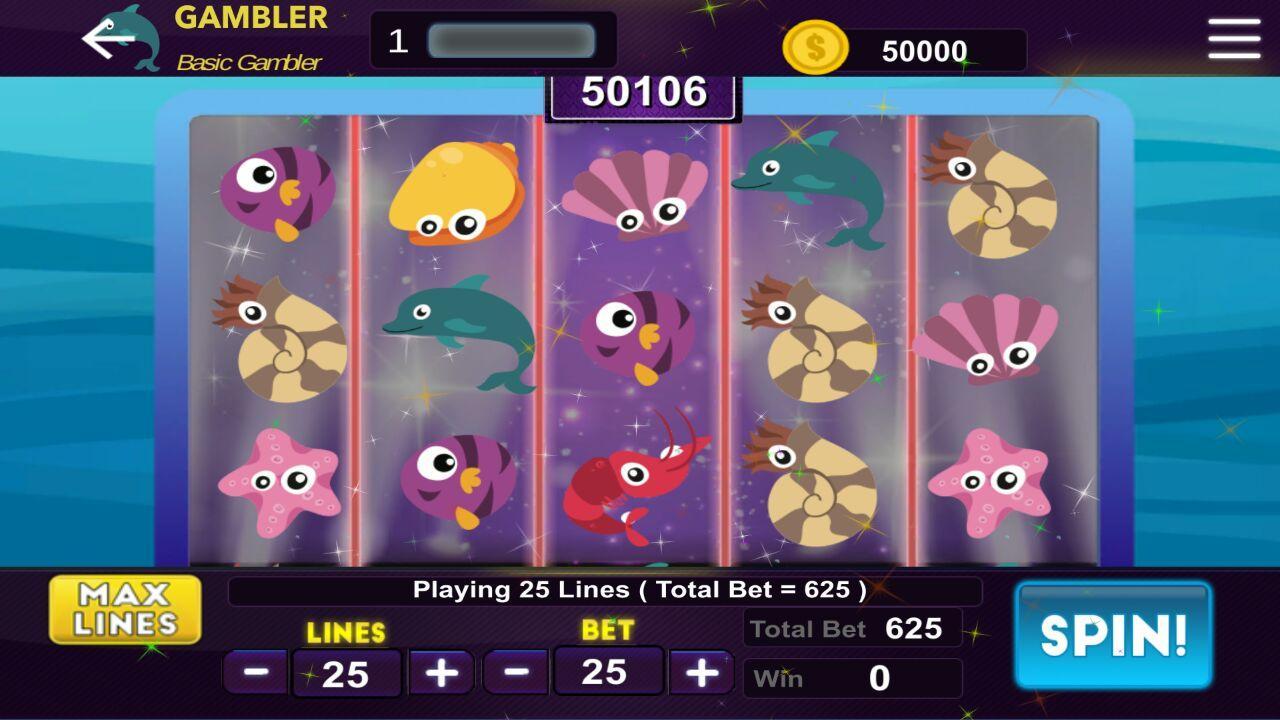Tap the coin balance showing 50000
The image size is (1280, 720).
click(920, 50)
